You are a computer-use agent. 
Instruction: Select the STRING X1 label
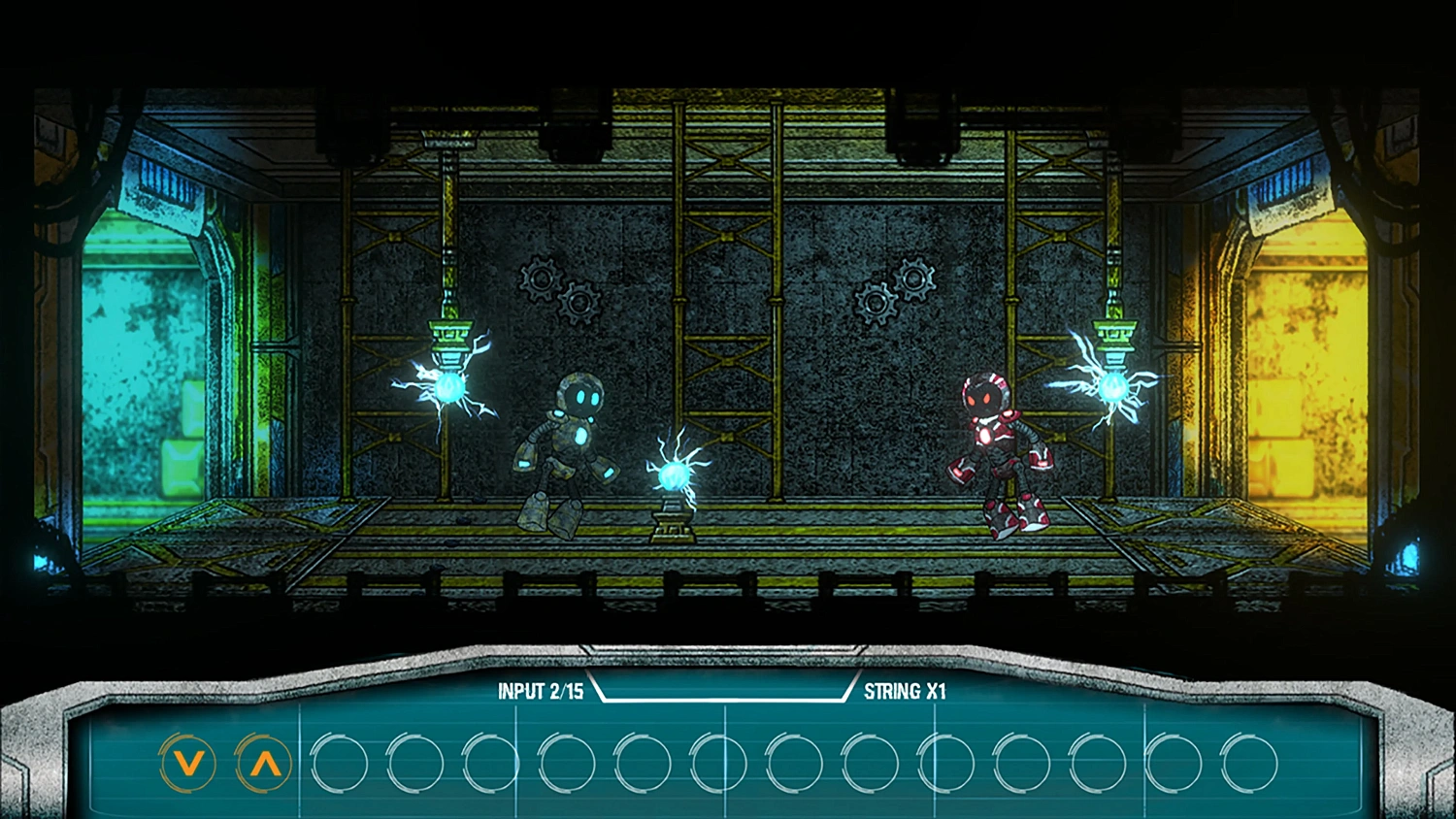(906, 692)
